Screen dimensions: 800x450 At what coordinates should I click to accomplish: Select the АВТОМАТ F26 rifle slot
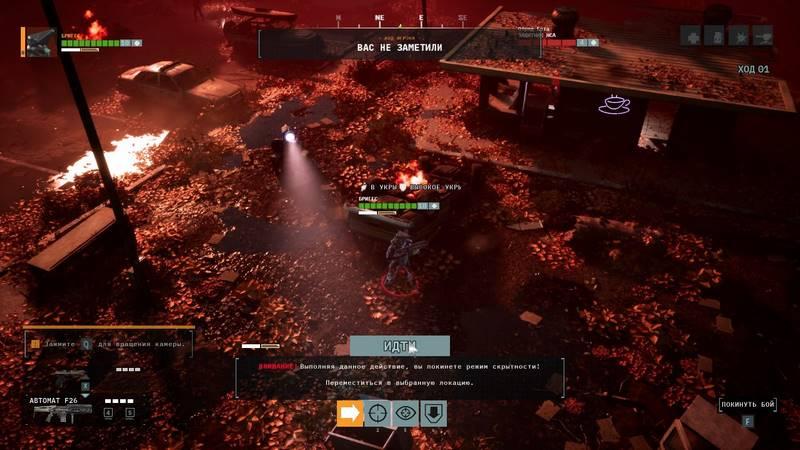point(62,410)
